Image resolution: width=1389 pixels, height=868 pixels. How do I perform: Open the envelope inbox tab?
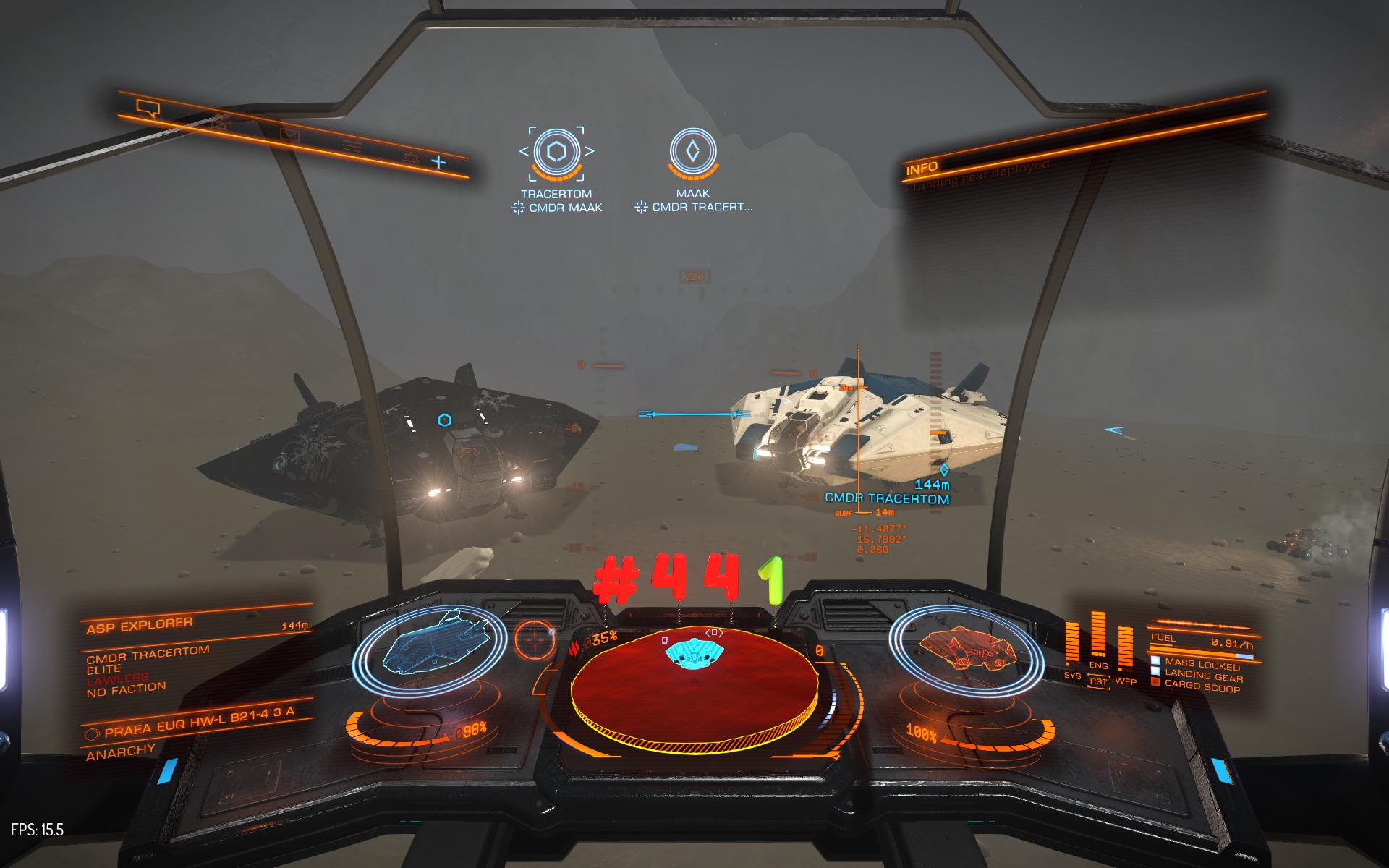click(x=289, y=135)
